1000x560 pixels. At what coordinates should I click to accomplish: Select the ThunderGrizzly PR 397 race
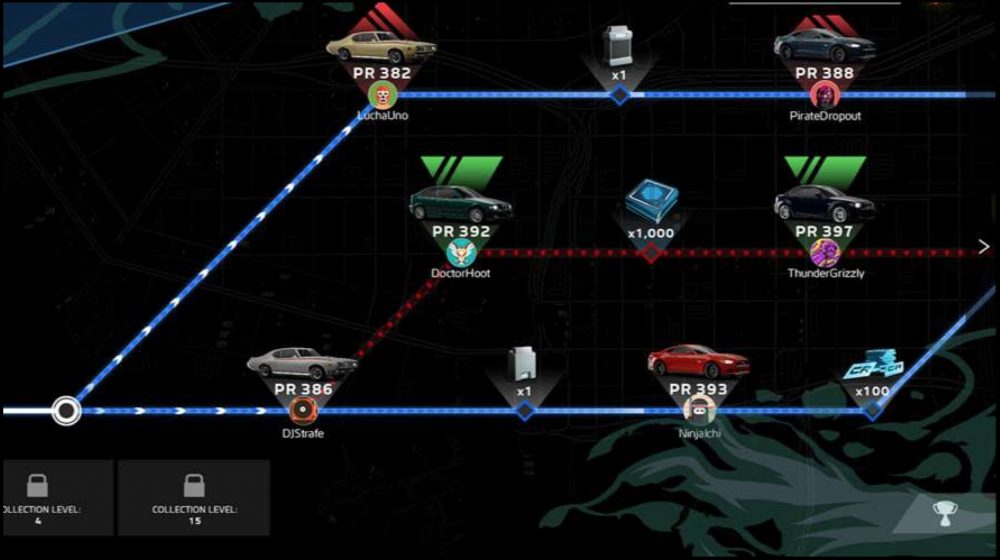824,228
